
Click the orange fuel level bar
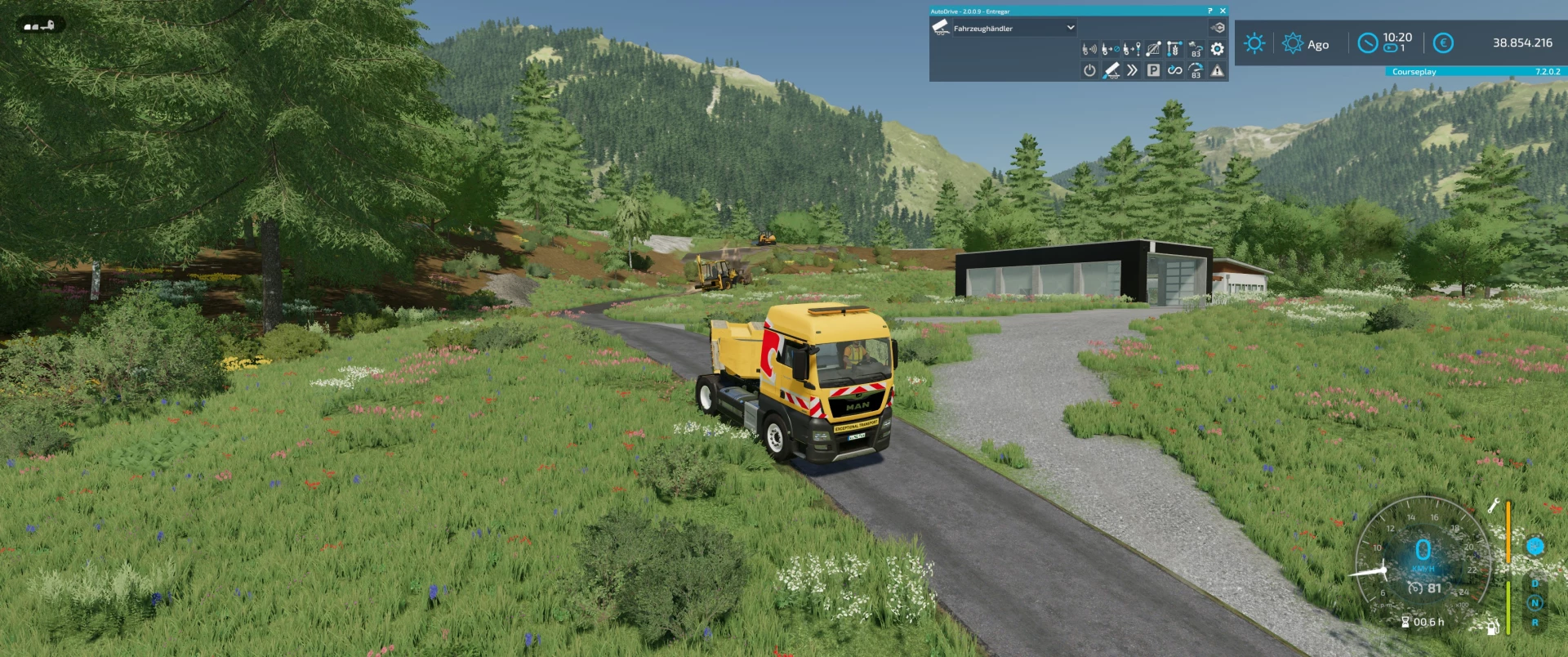pos(1508,531)
